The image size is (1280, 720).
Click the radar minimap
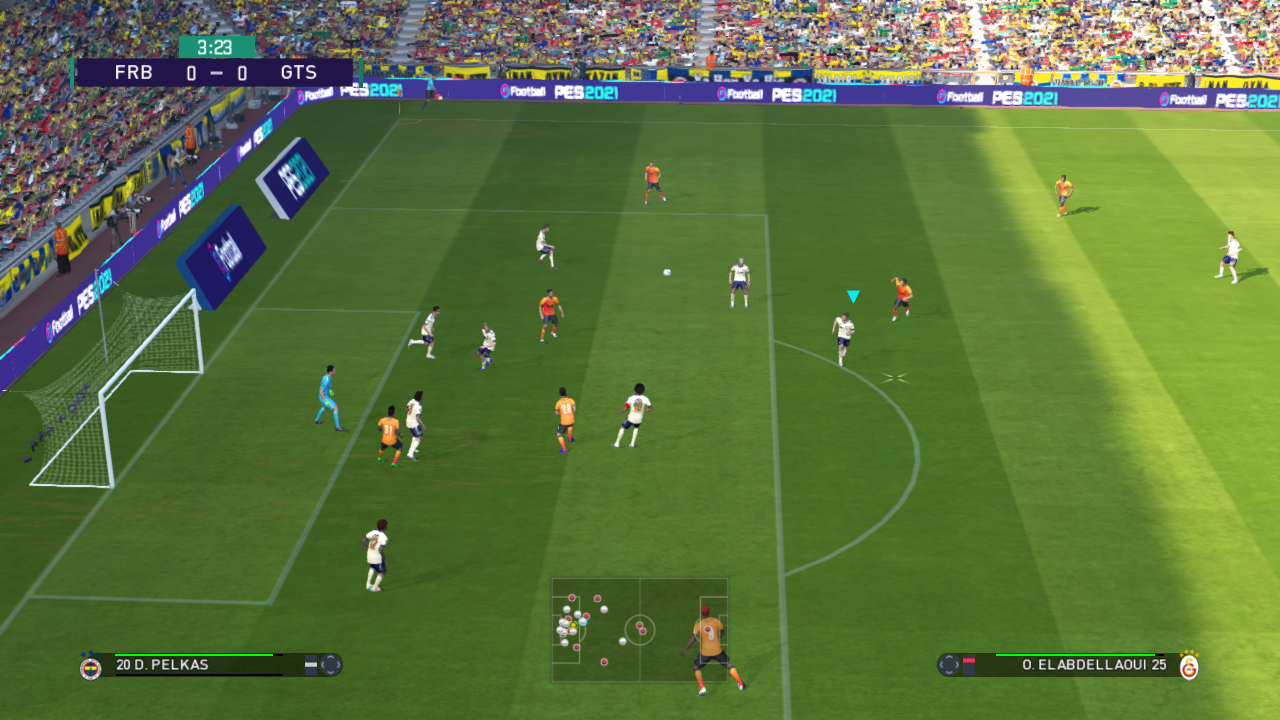639,629
